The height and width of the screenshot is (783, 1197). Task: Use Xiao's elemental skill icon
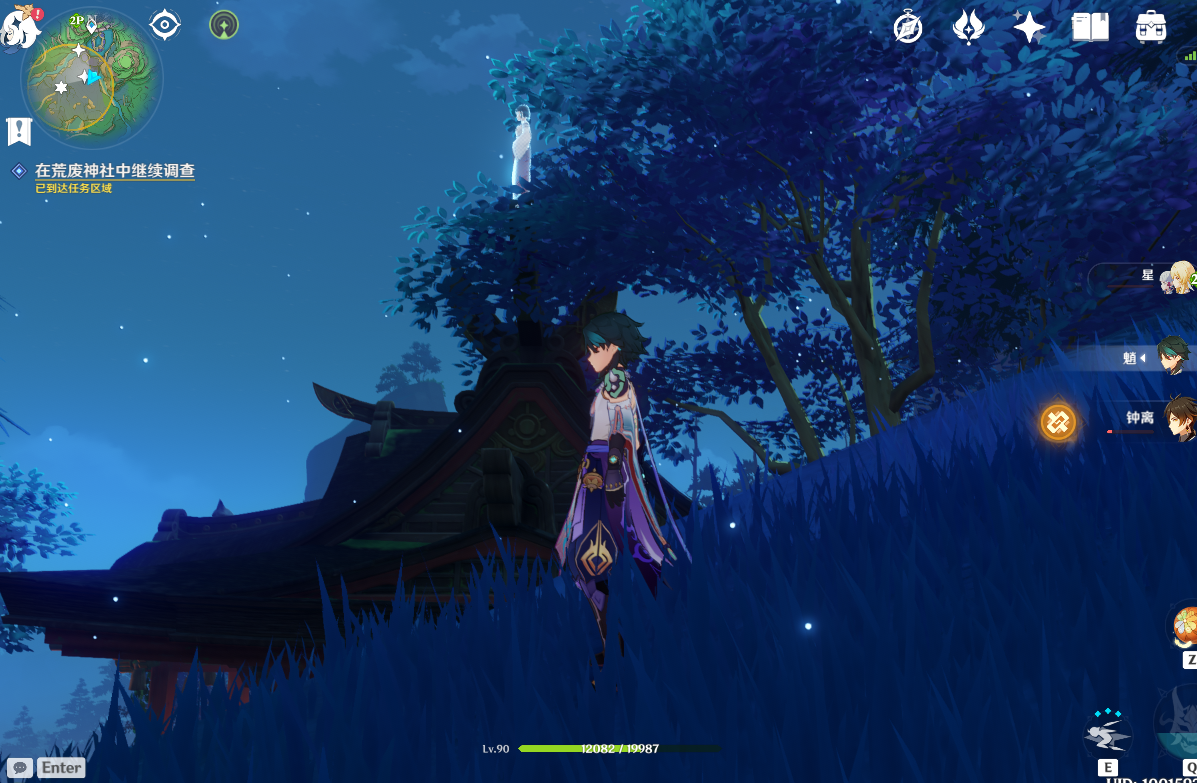click(x=1107, y=737)
